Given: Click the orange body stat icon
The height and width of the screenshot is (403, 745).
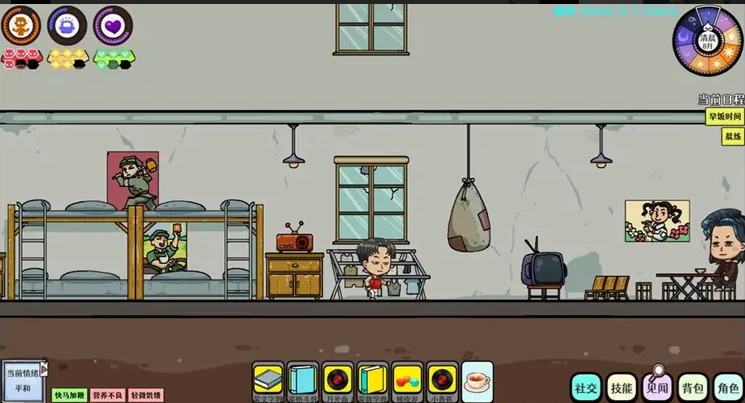Looking at the screenshot, I should 20,26.
